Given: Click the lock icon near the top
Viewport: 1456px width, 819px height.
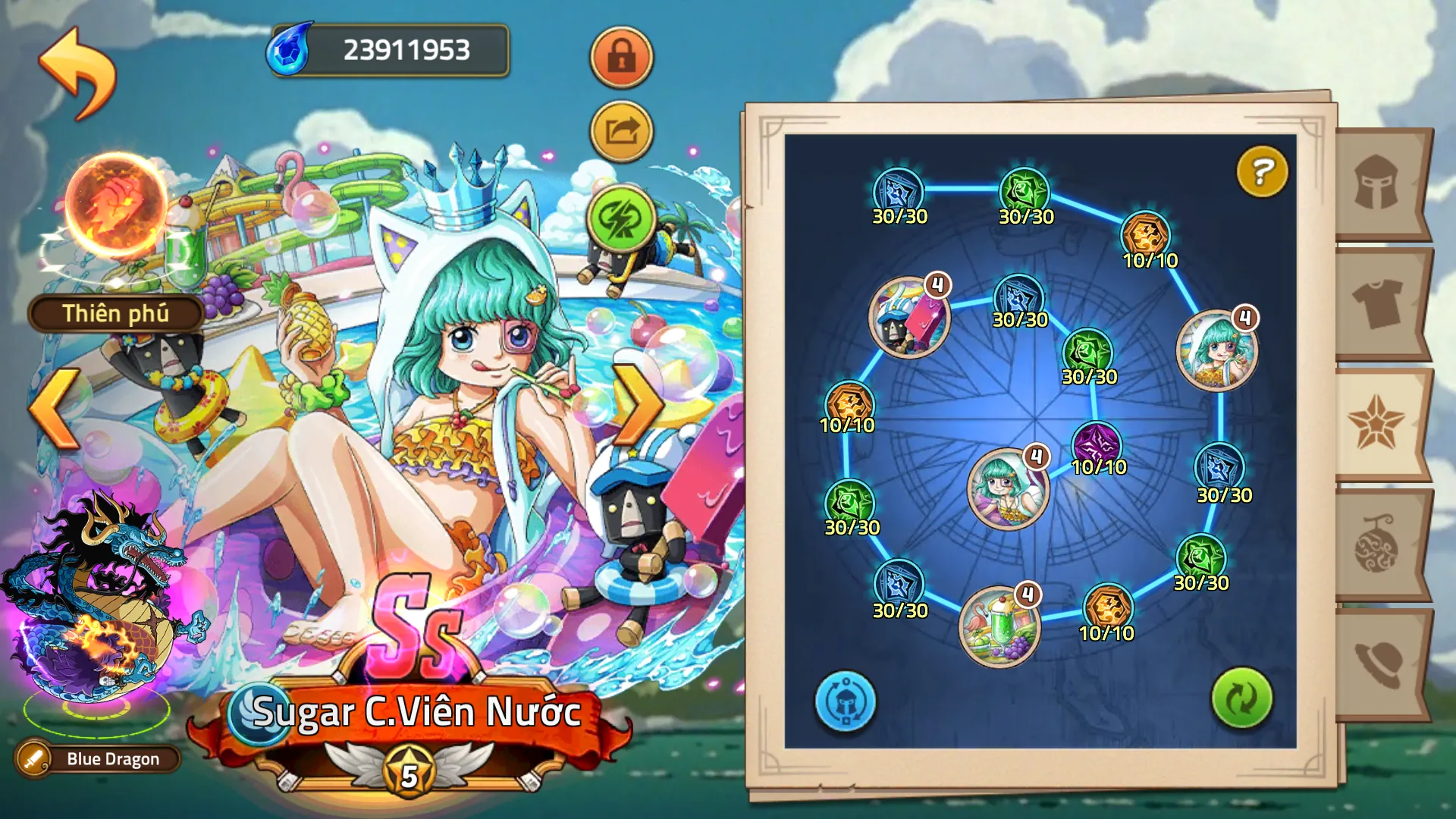Looking at the screenshot, I should pyautogui.click(x=620, y=58).
